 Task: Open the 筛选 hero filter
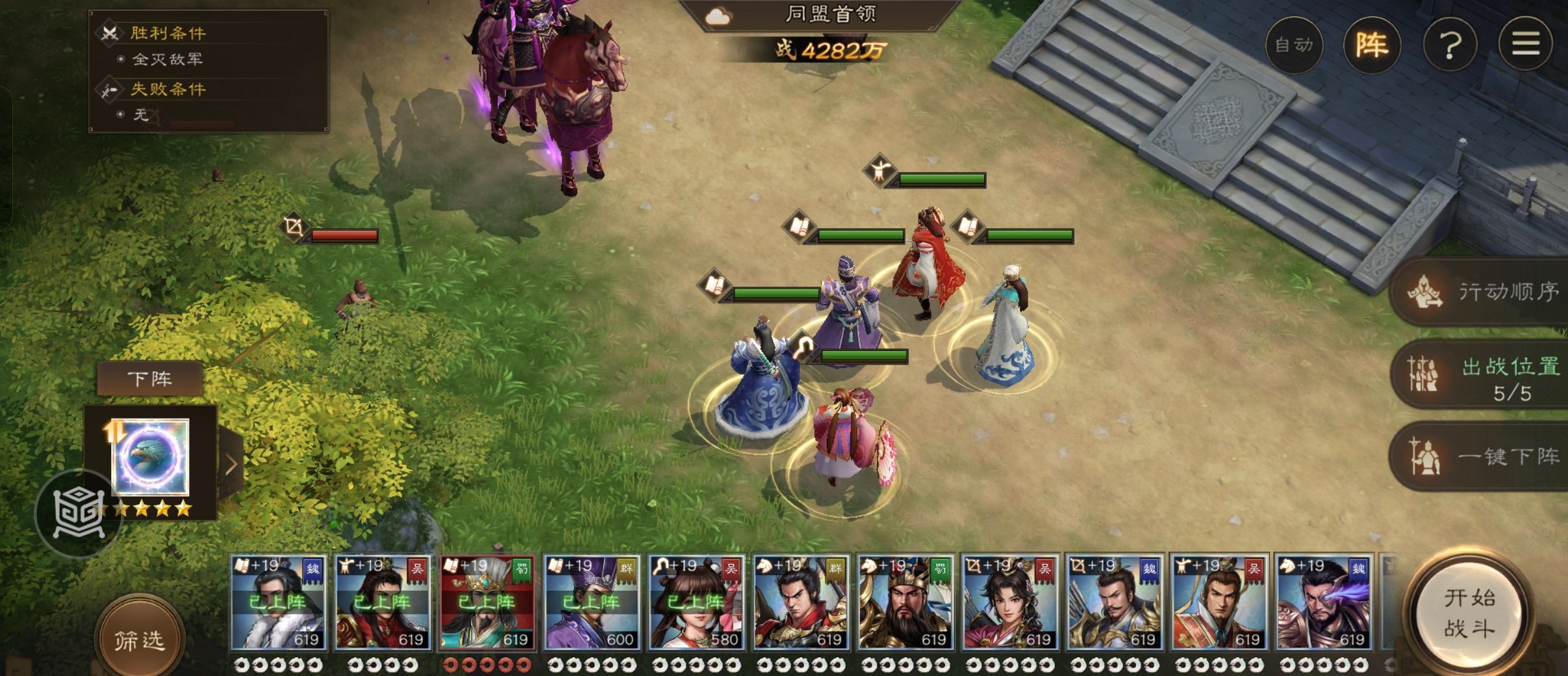139,640
